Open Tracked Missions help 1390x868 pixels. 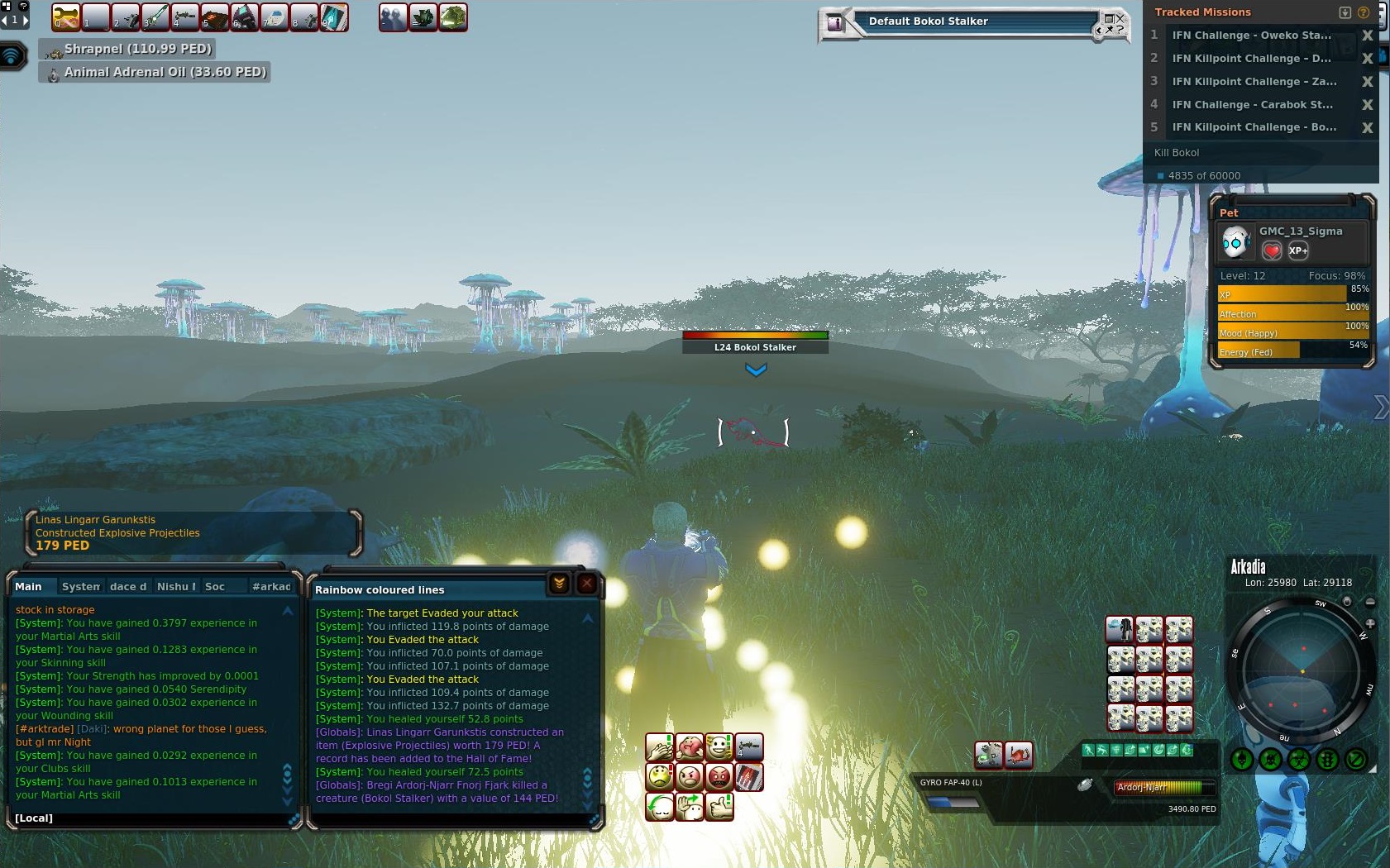tap(1364, 12)
